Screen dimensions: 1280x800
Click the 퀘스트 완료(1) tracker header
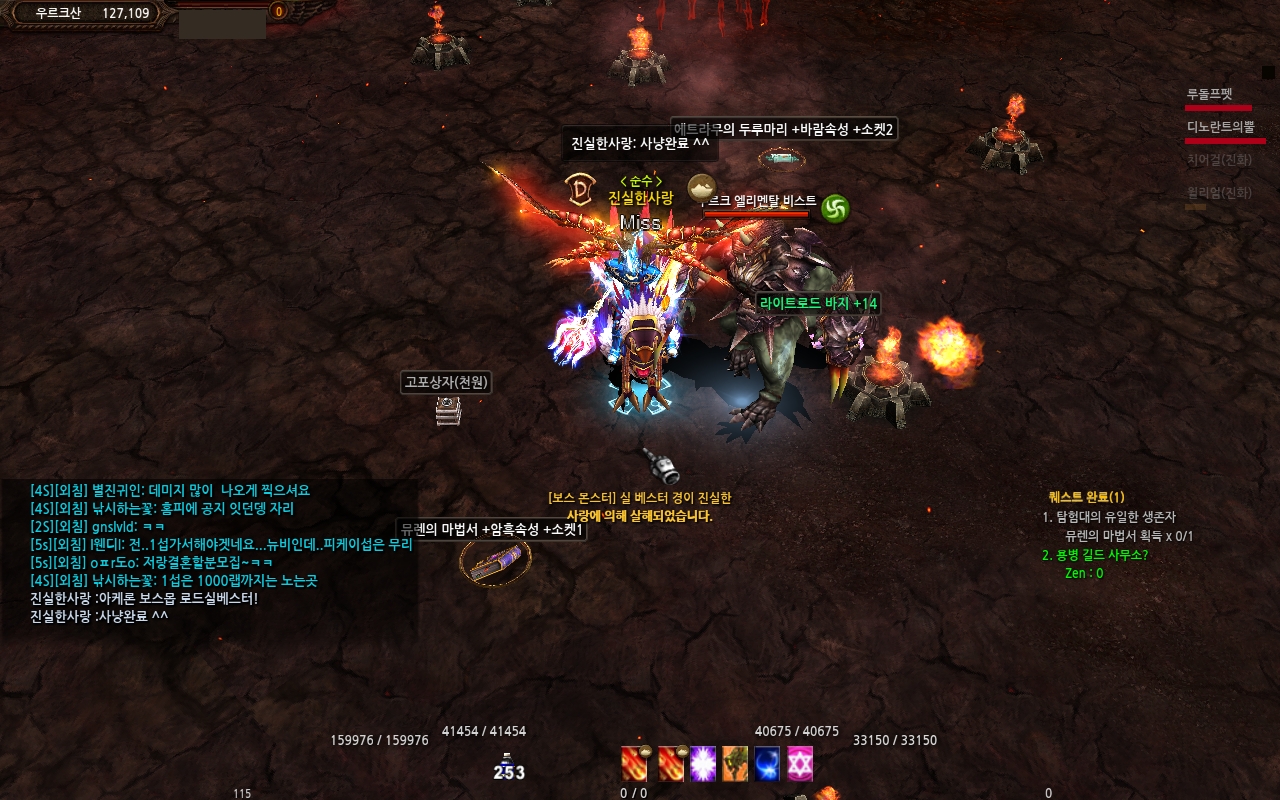coord(1087,497)
